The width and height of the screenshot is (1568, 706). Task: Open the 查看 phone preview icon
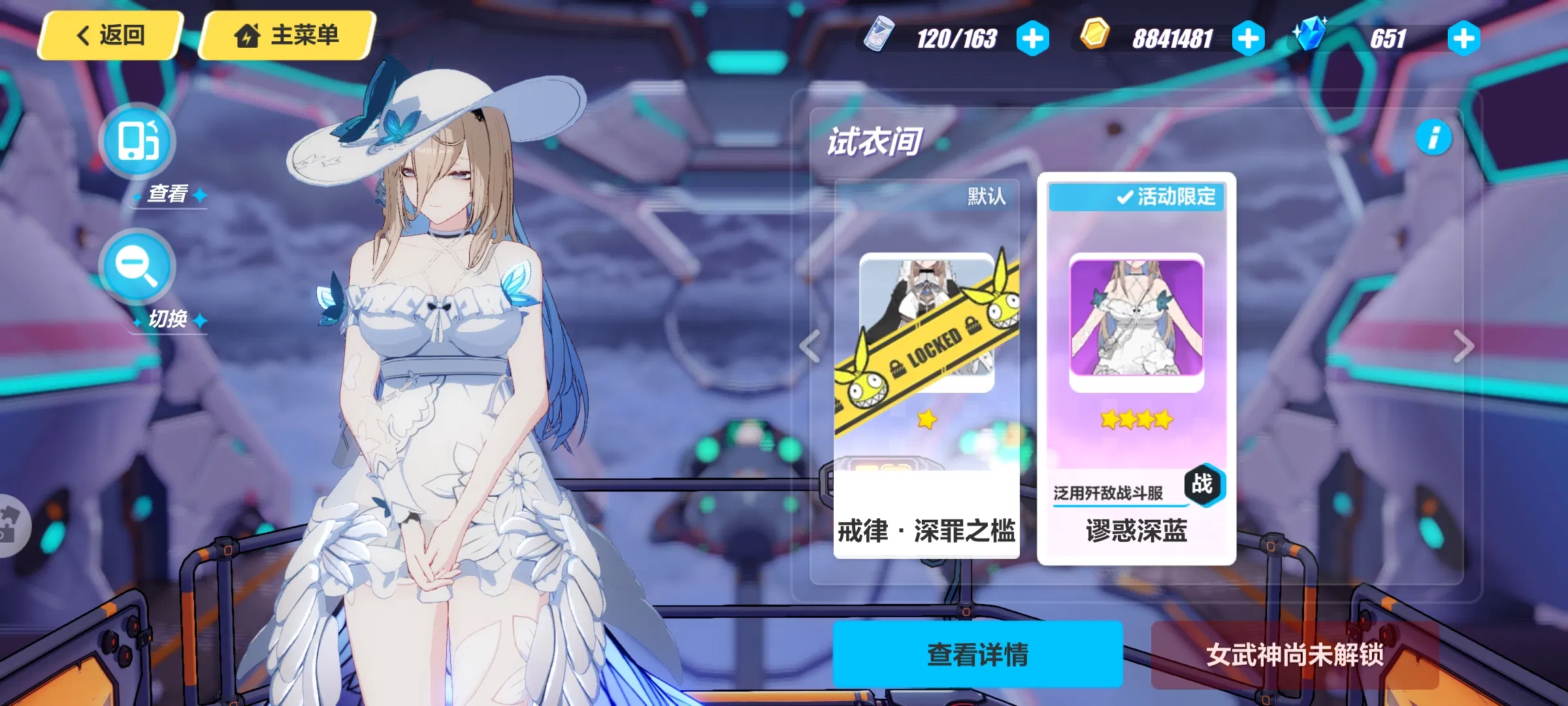[136, 141]
